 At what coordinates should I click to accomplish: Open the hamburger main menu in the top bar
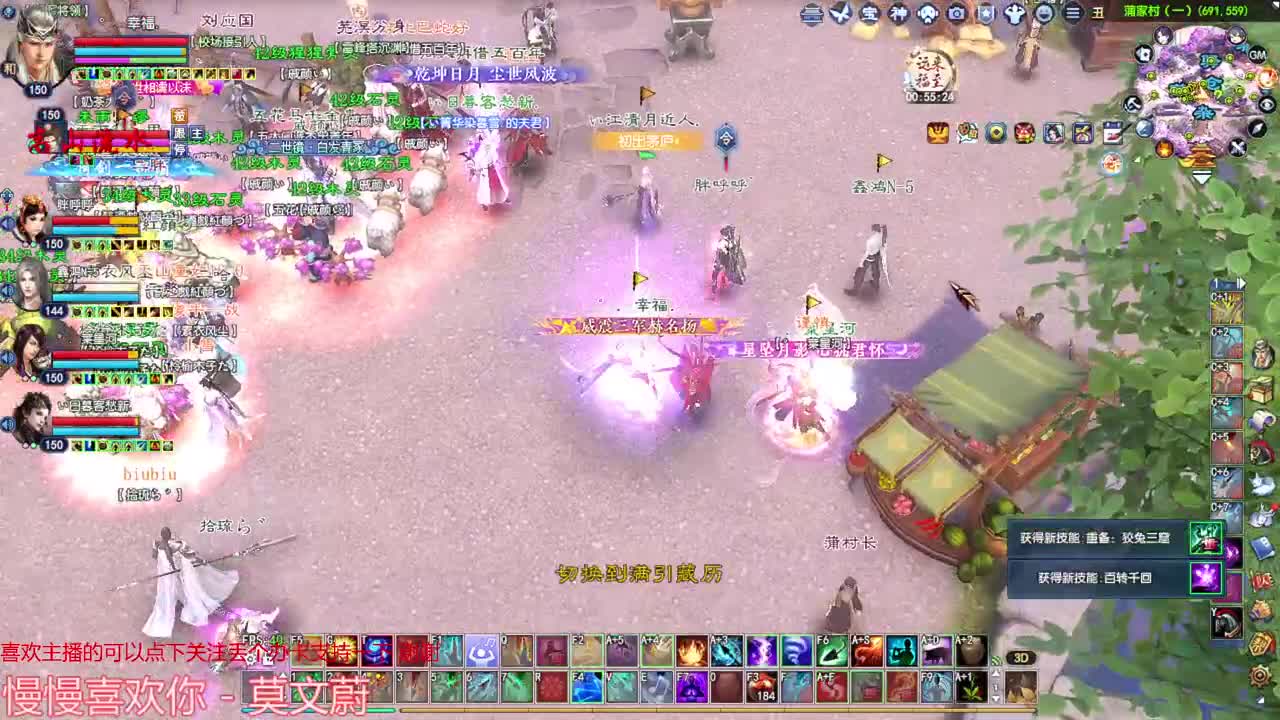click(x=1072, y=15)
